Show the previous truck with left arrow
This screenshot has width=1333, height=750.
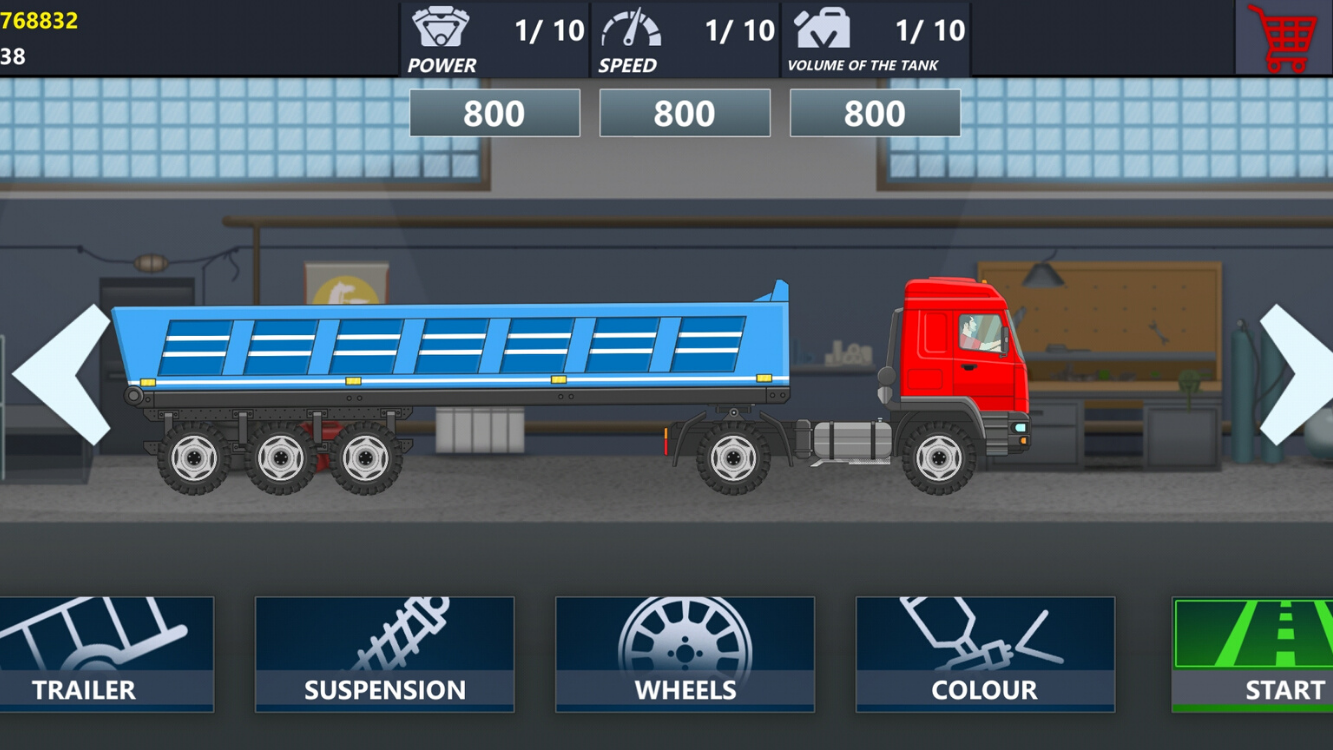62,374
